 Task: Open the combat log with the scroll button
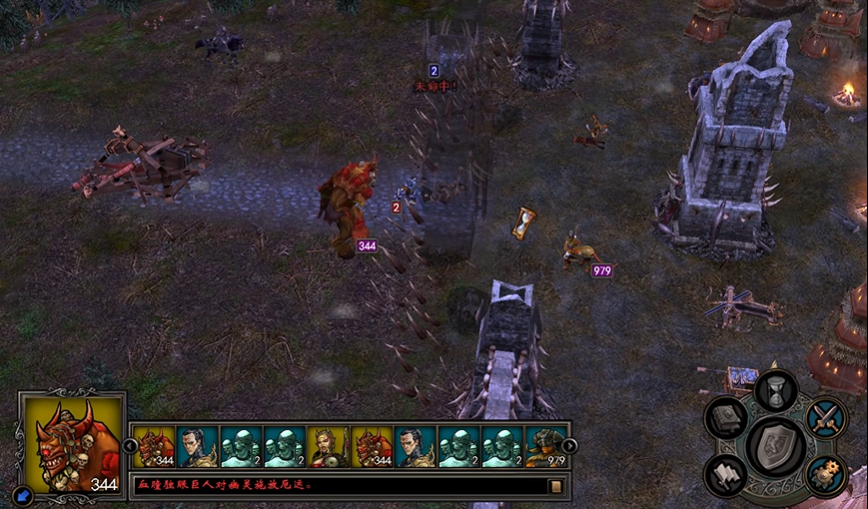[556, 486]
